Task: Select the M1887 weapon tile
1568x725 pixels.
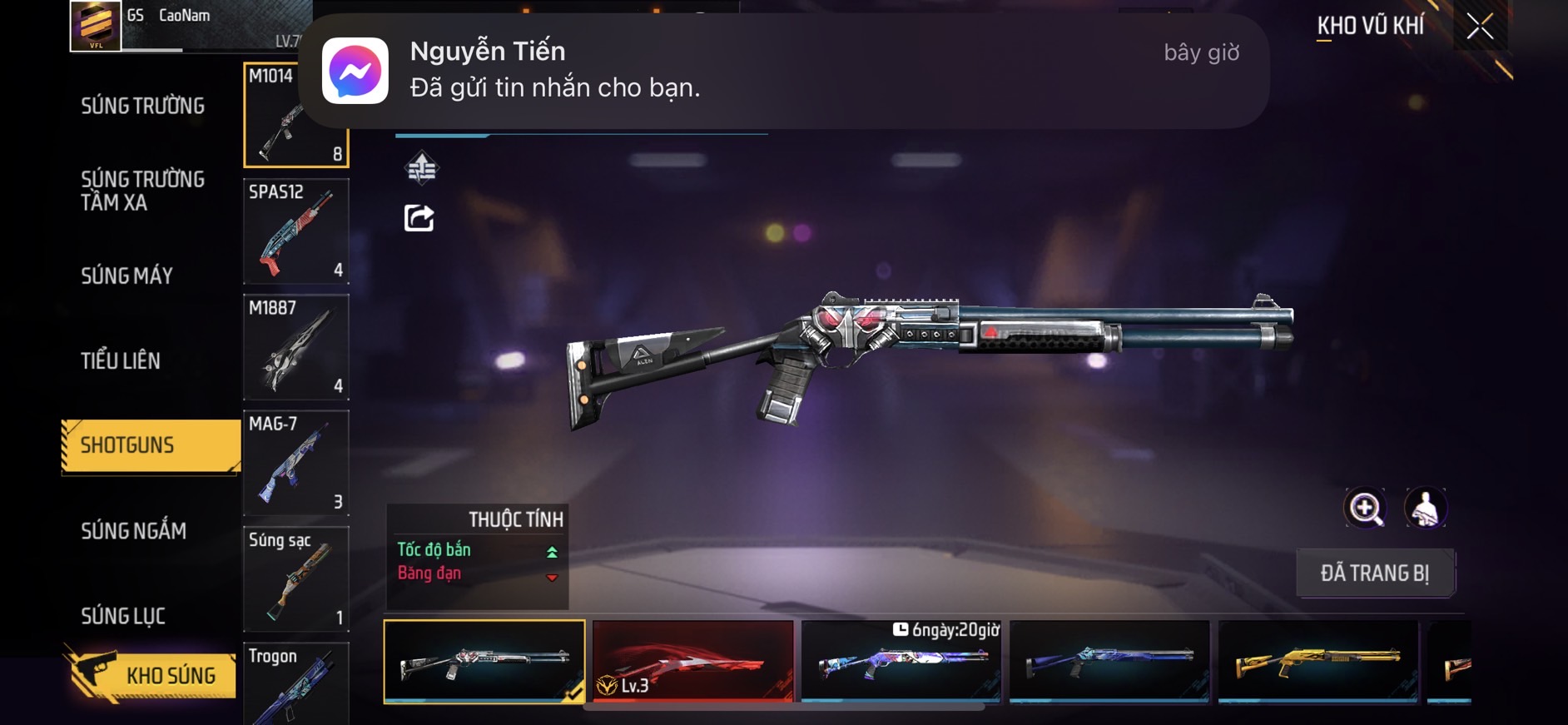Action: (295, 346)
